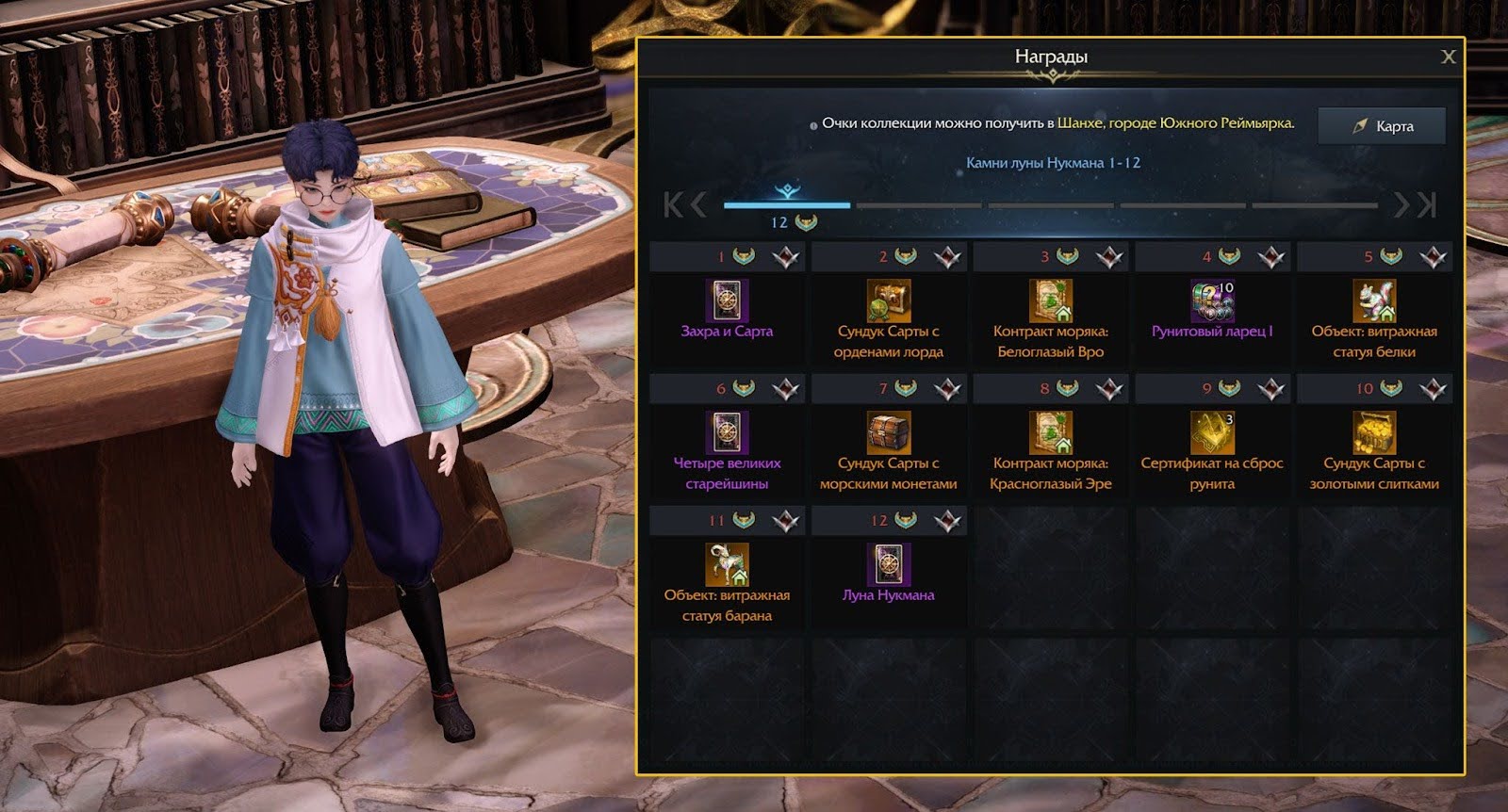
Task: Choose the Сундук Сарты с золотыми слитками
Action: [x=1374, y=433]
